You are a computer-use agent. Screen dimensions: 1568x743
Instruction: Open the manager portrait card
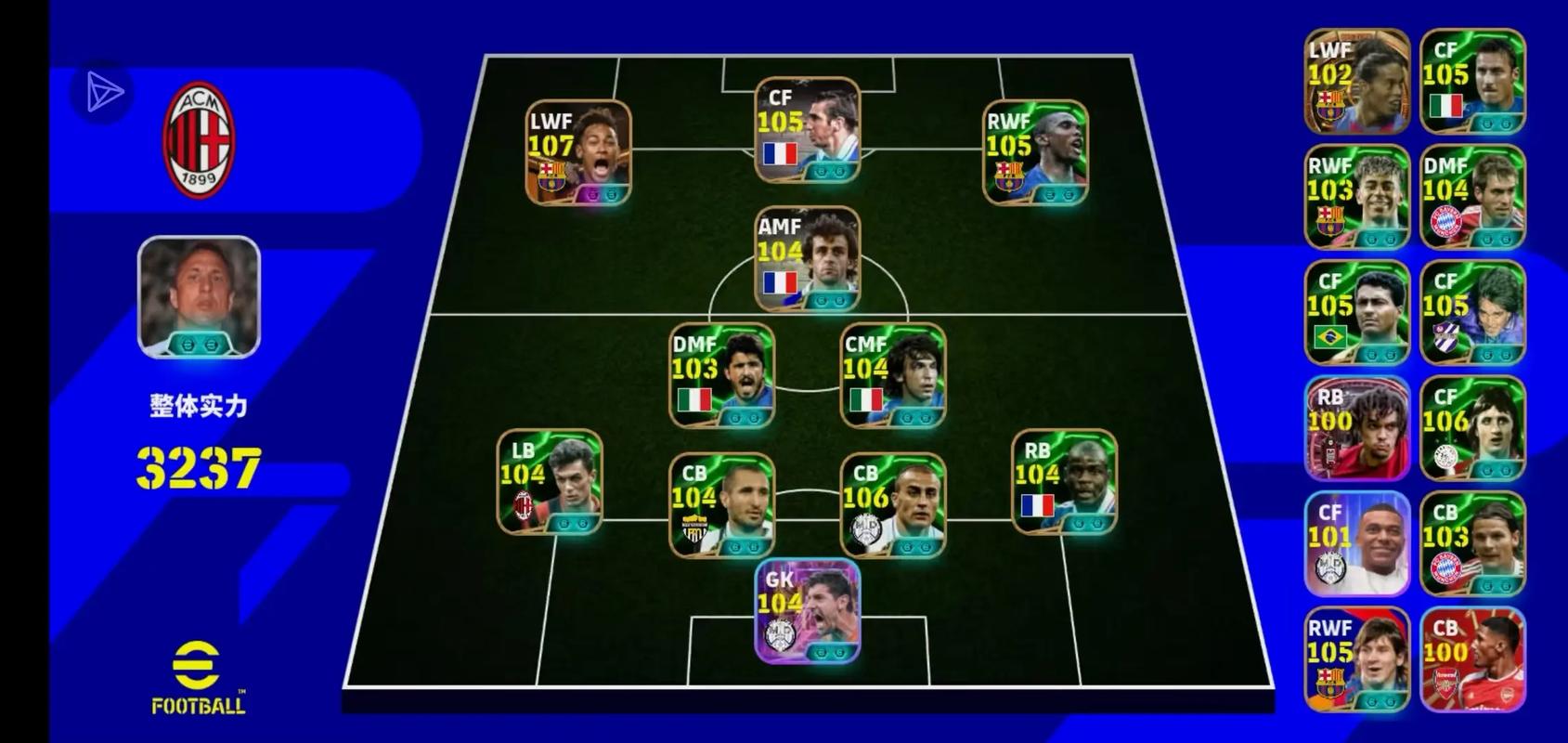point(199,296)
